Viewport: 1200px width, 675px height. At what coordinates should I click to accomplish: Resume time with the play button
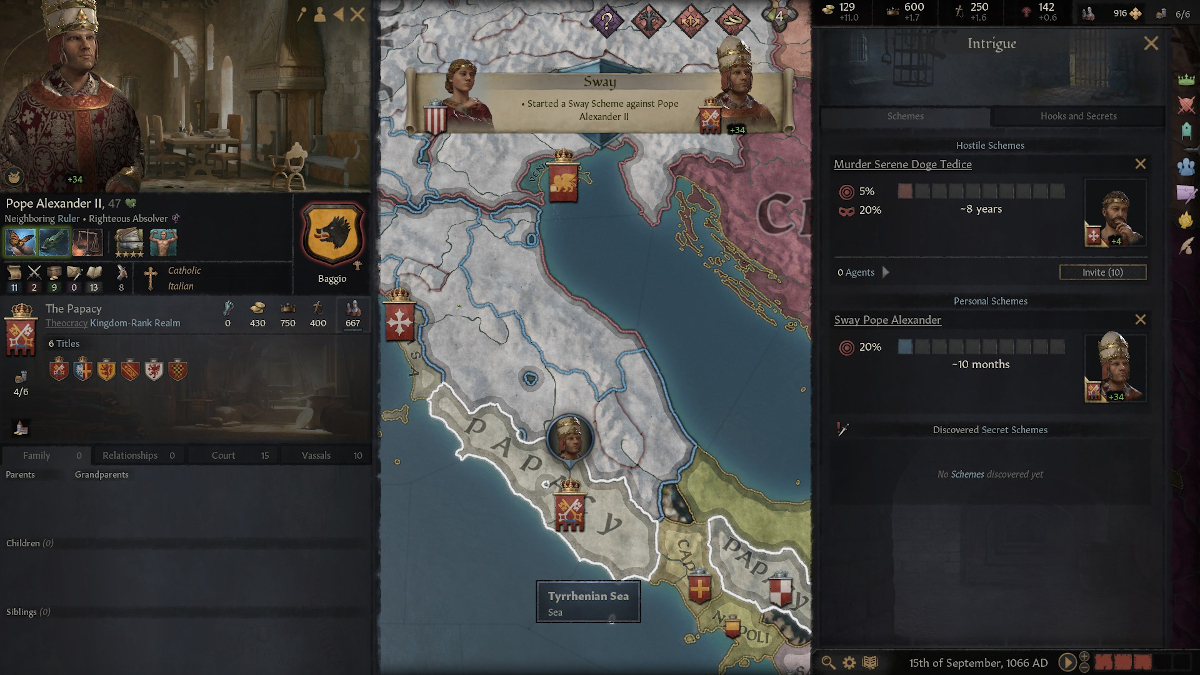[x=1068, y=662]
